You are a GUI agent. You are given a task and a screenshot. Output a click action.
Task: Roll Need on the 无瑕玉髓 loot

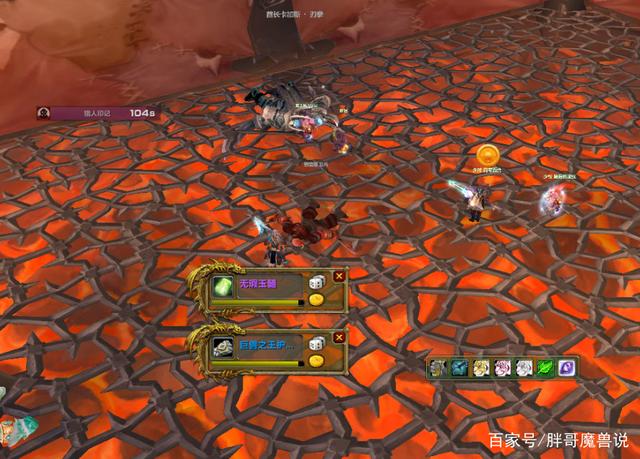coord(315,284)
